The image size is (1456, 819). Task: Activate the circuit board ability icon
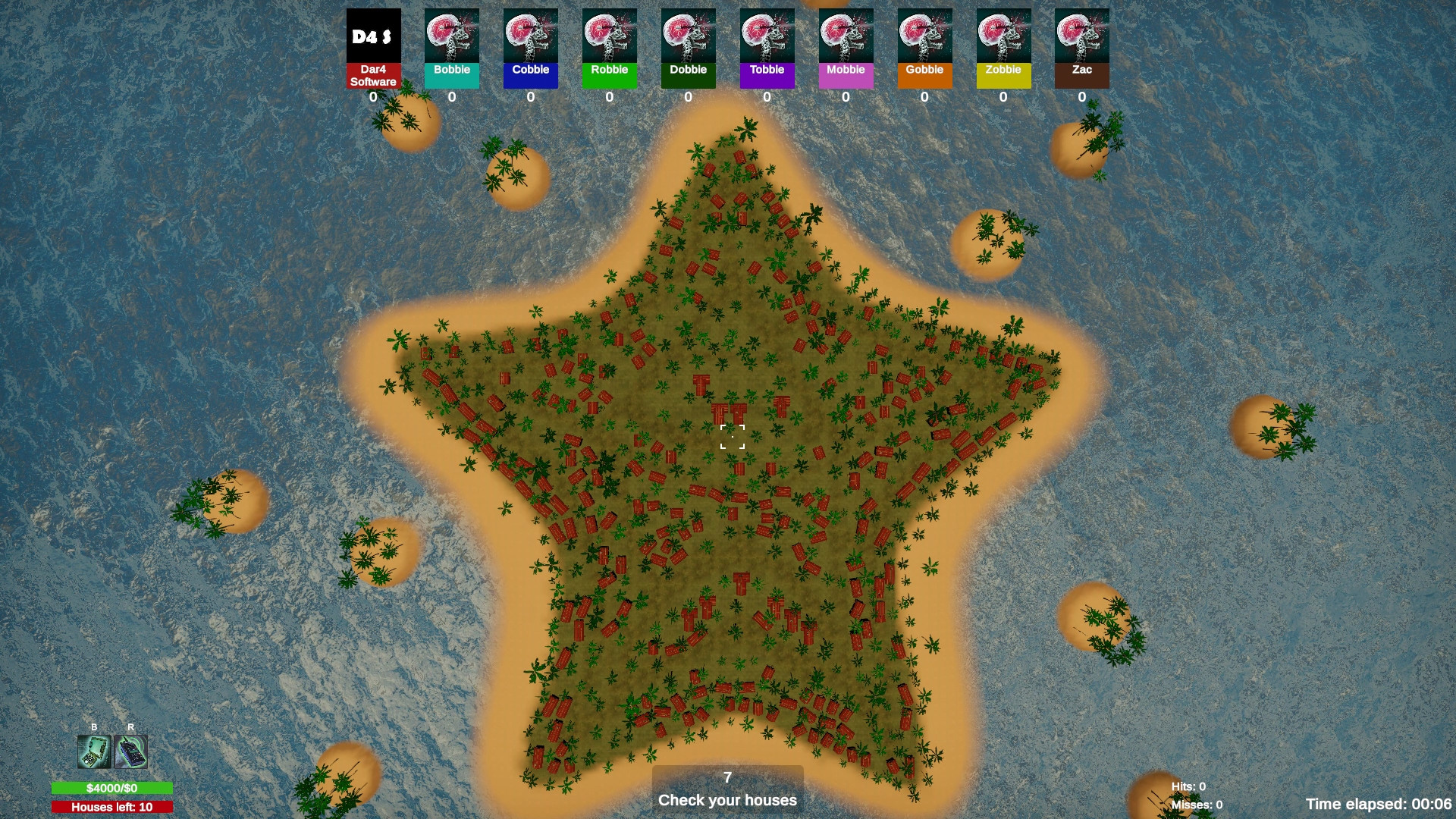pos(94,752)
